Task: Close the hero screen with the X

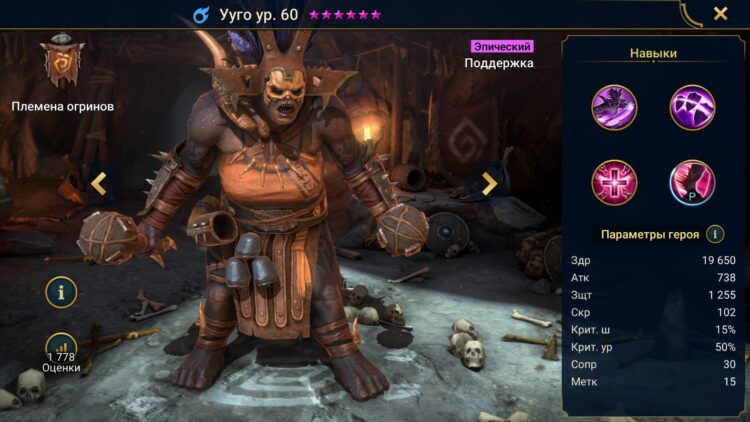Action: [x=720, y=14]
